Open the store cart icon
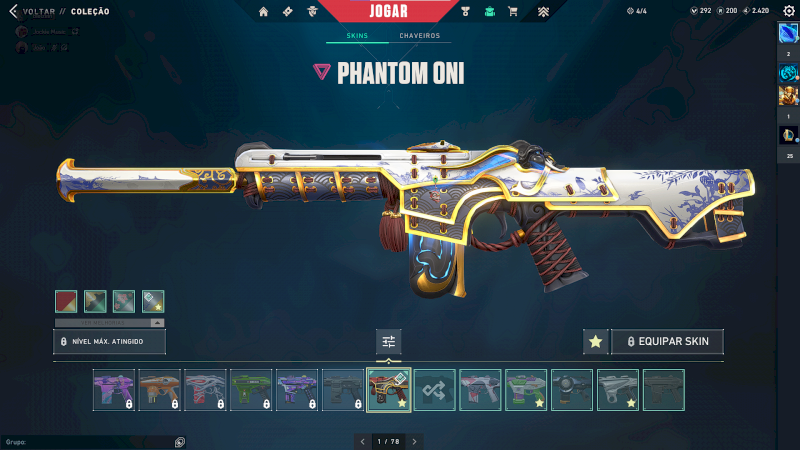Viewport: 800px width, 450px height. pyautogui.click(x=513, y=12)
